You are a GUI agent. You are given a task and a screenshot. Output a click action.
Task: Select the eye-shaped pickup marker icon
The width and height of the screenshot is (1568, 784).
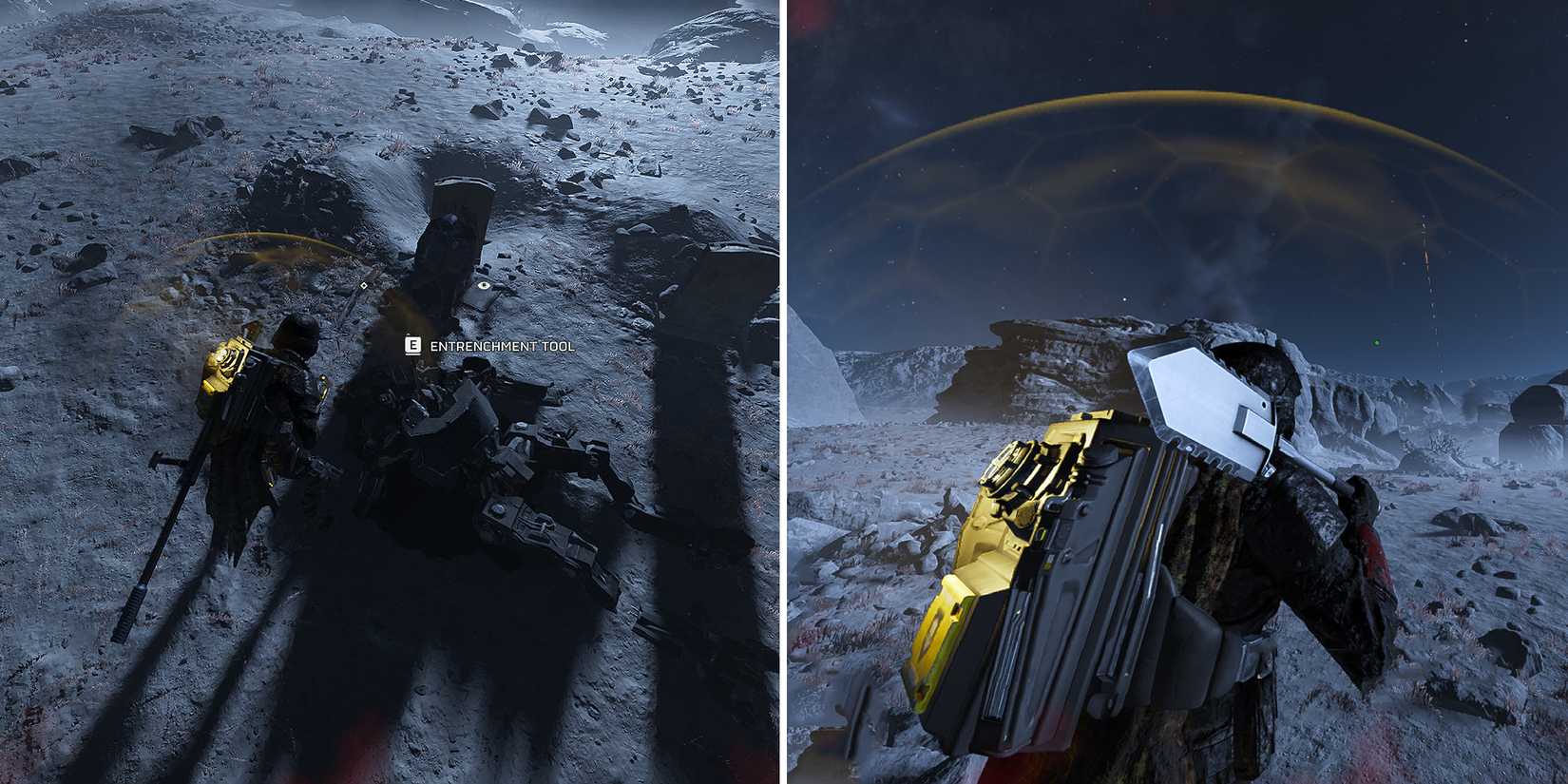(x=484, y=285)
